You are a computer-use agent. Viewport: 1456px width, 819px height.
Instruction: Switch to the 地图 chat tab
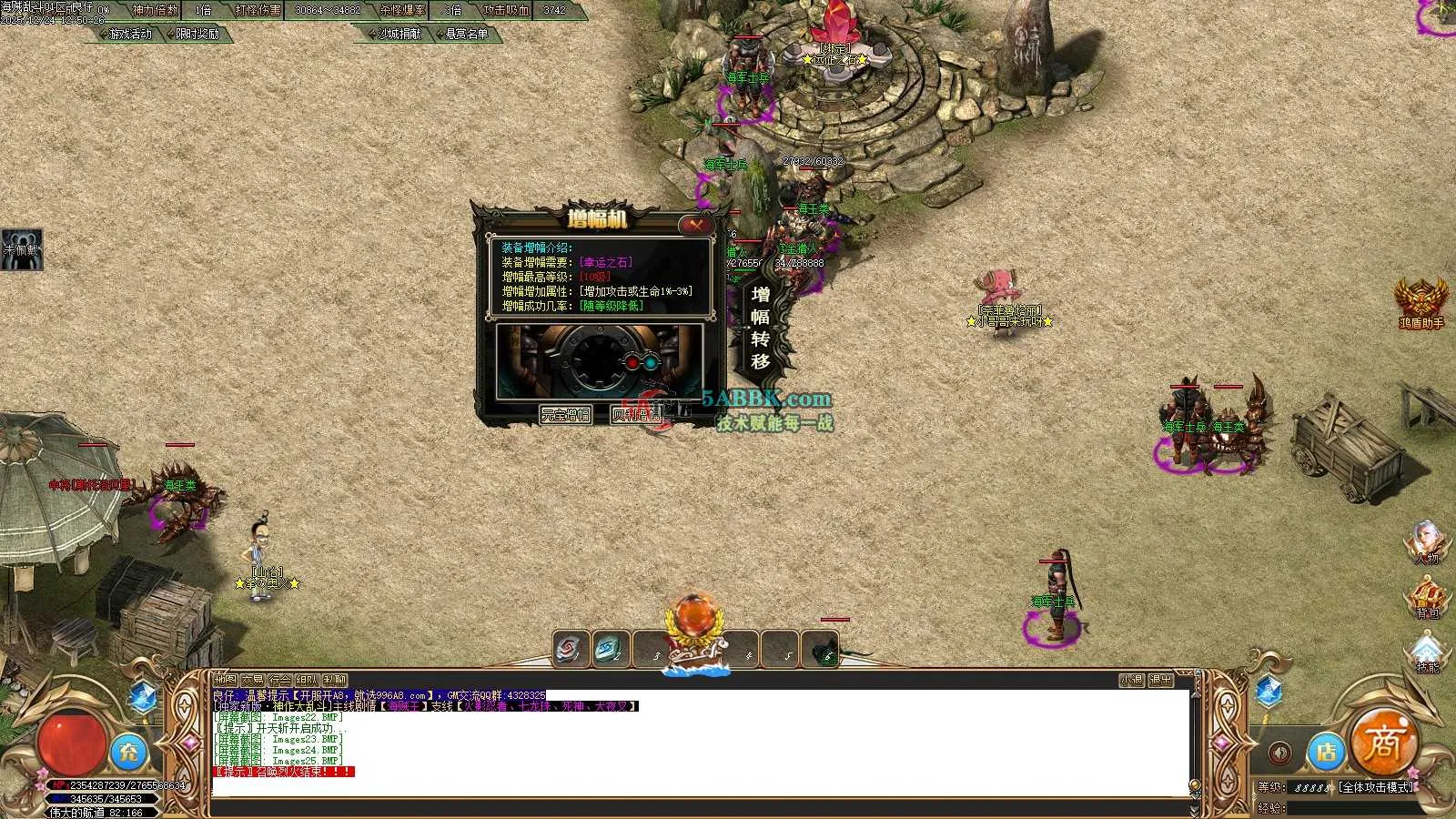point(225,680)
